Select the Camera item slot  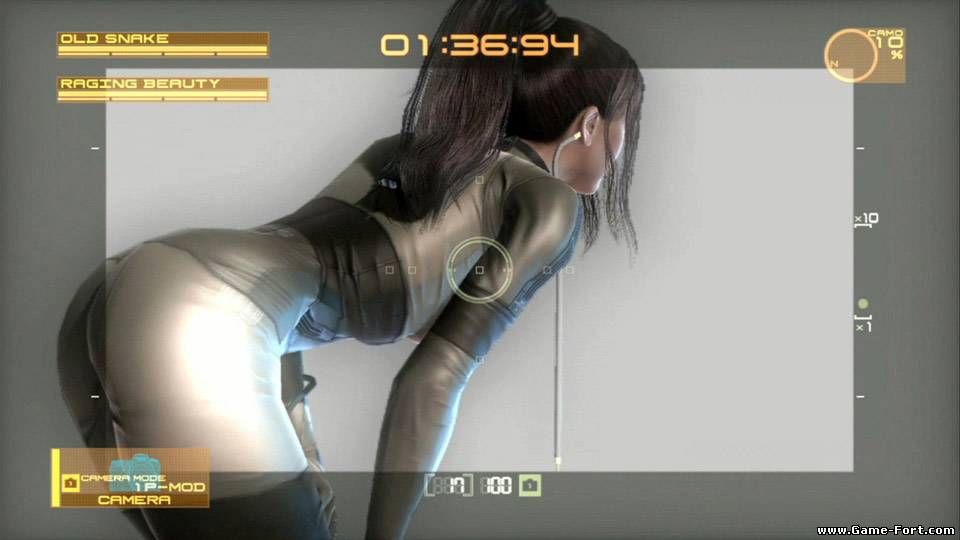131,478
